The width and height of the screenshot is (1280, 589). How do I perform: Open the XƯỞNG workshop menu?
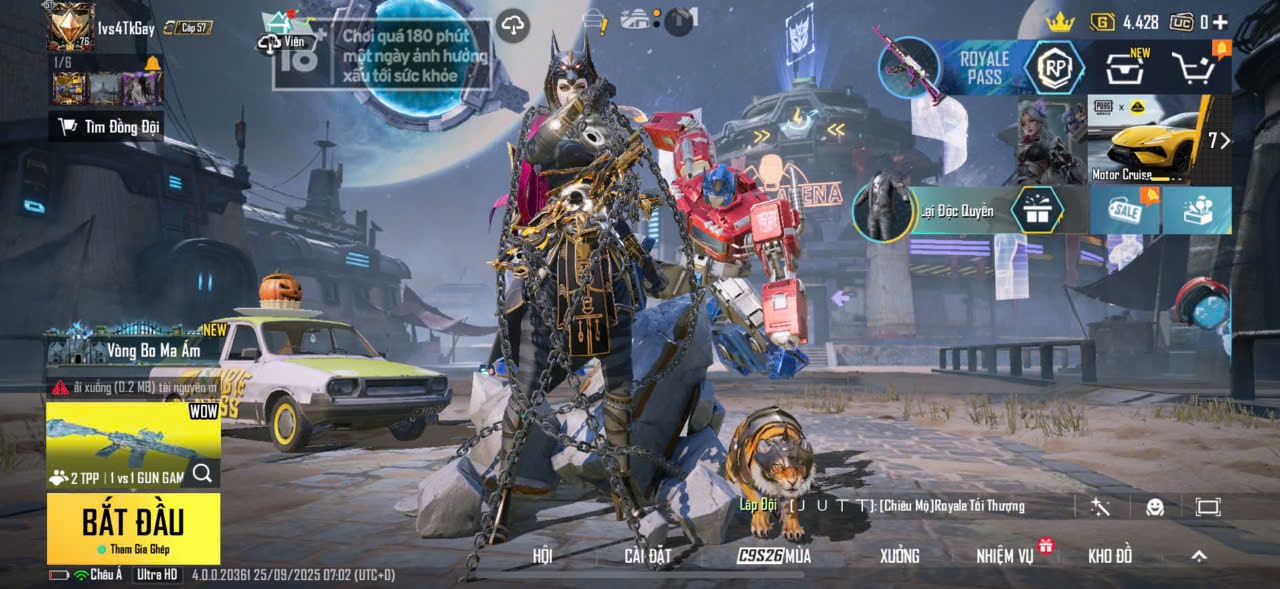click(x=899, y=556)
